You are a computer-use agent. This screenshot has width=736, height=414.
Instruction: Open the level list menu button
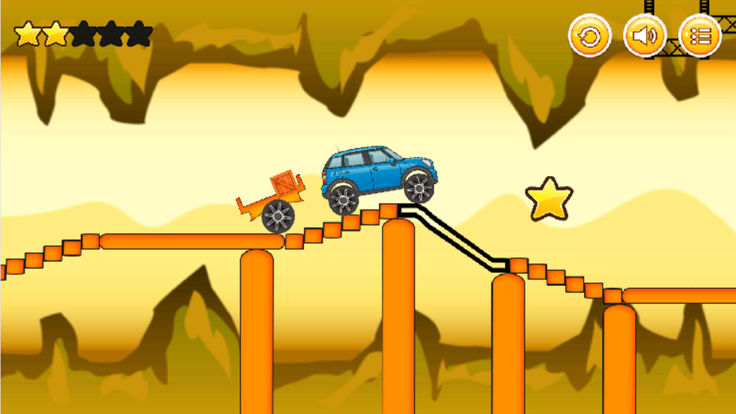coord(700,37)
